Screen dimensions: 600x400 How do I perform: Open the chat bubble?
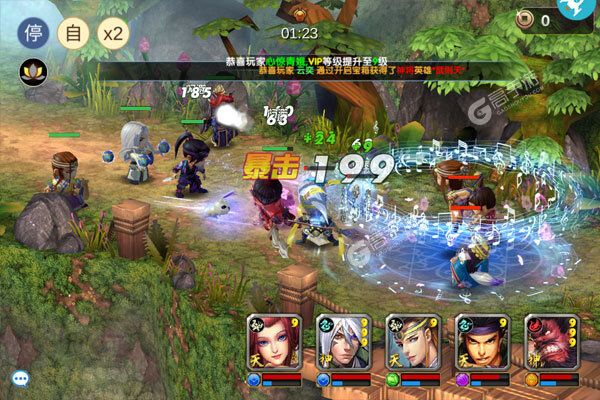click(19, 378)
